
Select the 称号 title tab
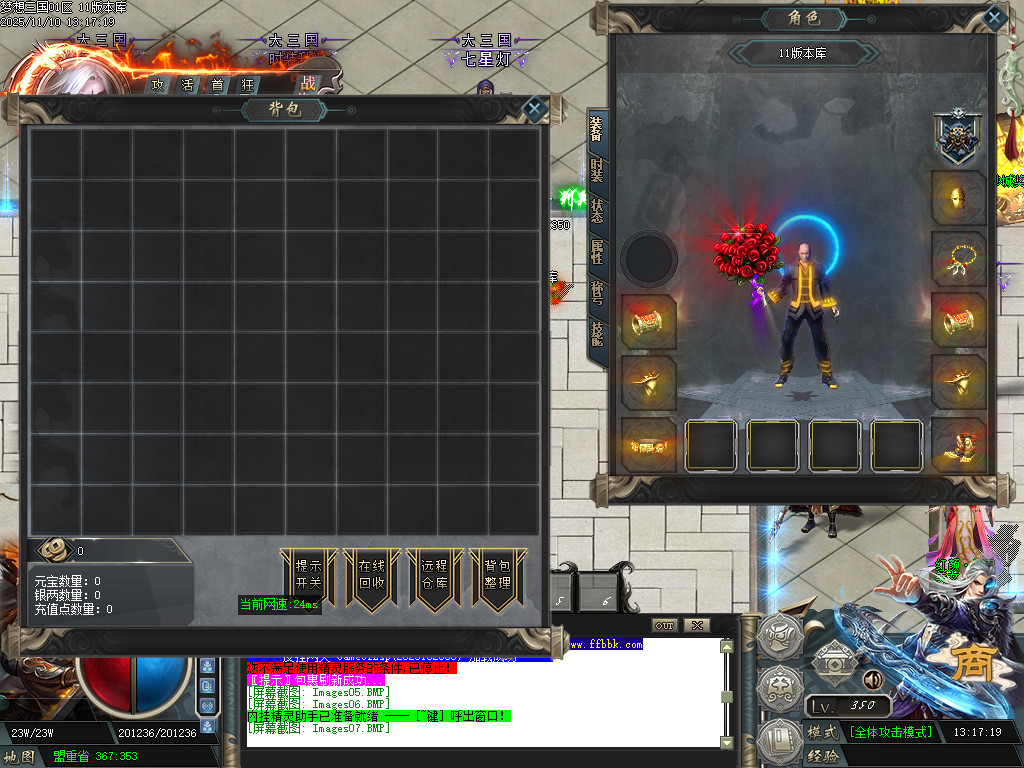[x=597, y=293]
